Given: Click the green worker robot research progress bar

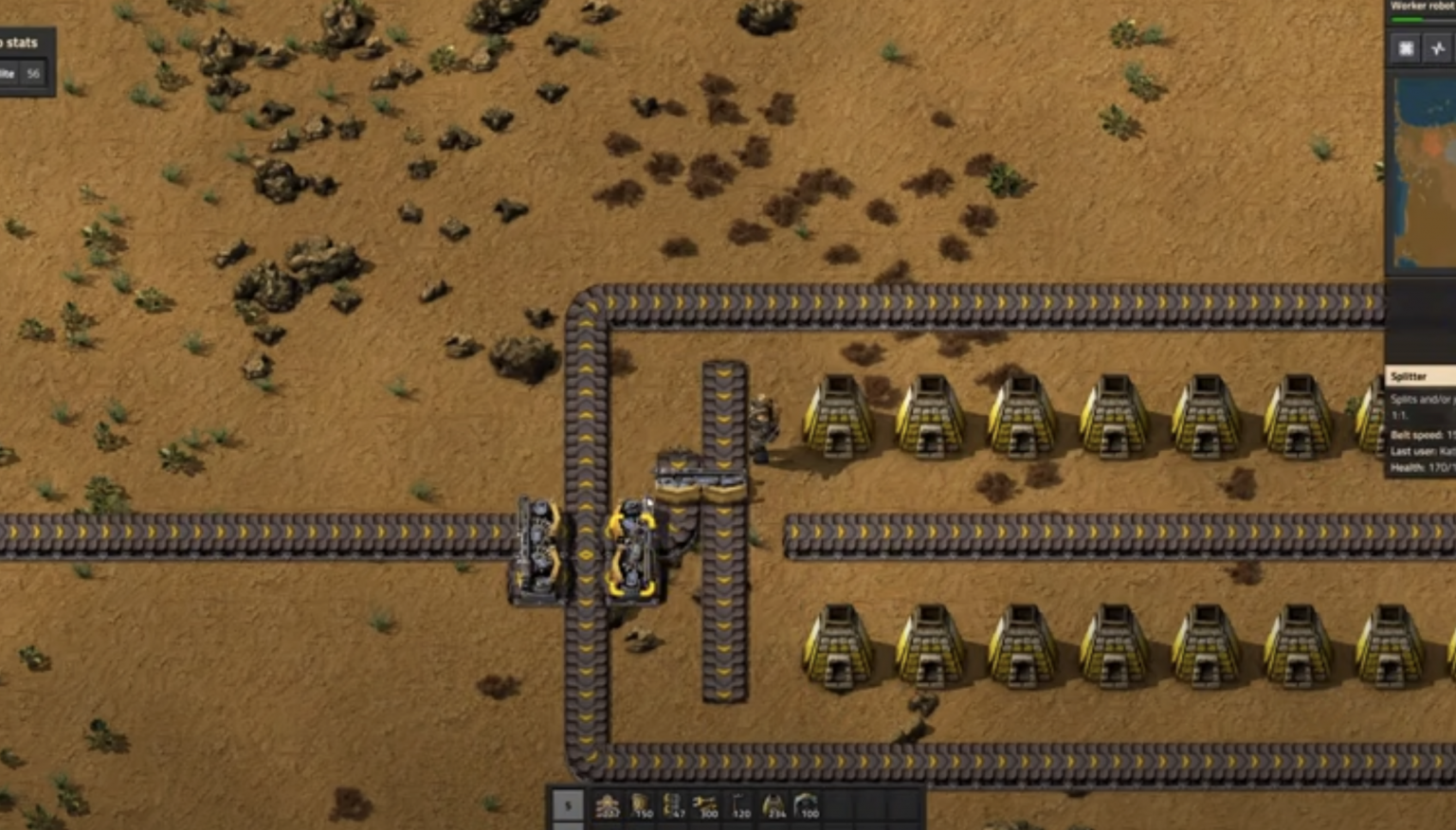Looking at the screenshot, I should pos(1412,18).
